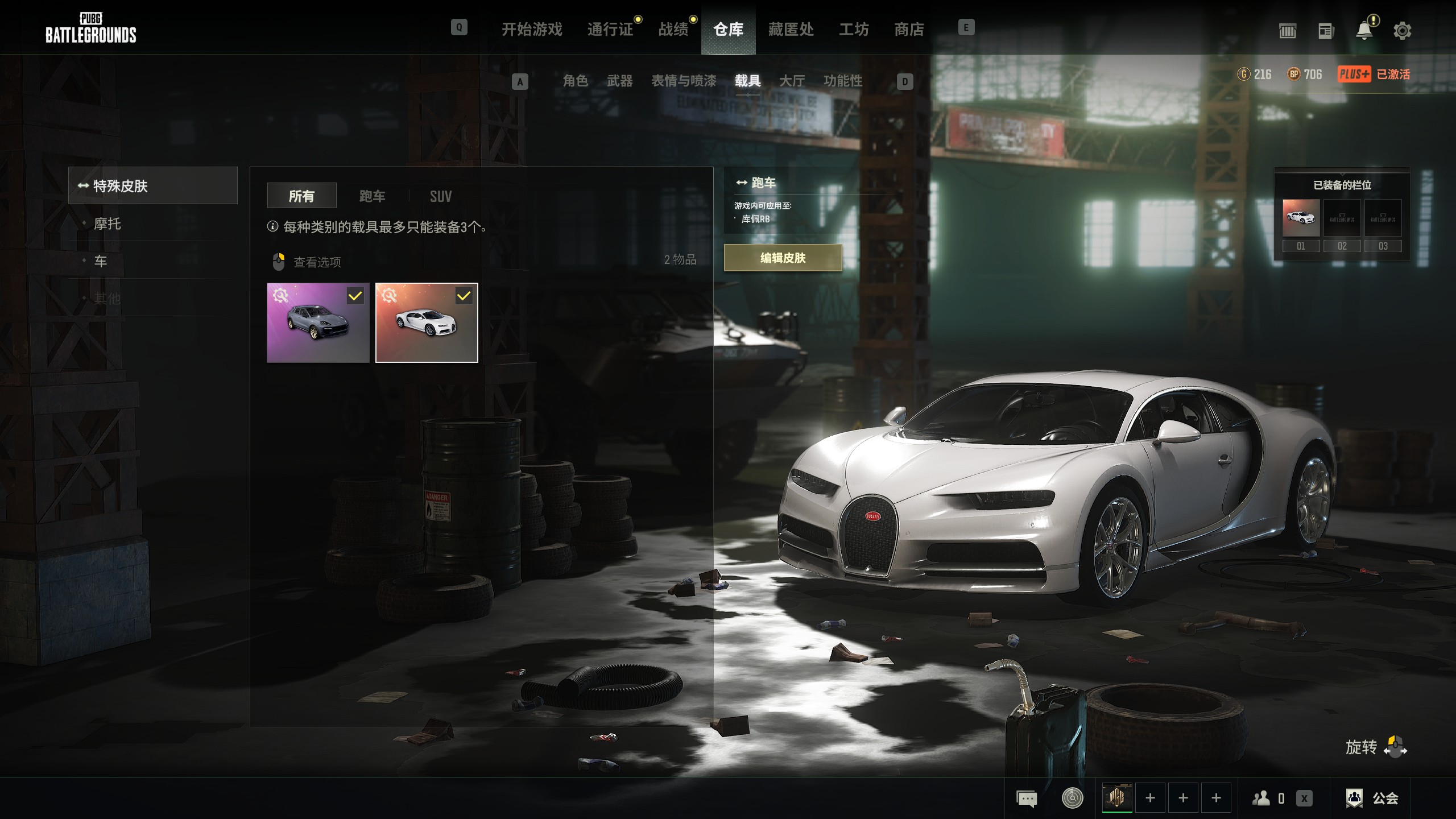This screenshot has width=1456, height=819.
Task: Open the 工坊 workshop tab
Action: point(854,29)
